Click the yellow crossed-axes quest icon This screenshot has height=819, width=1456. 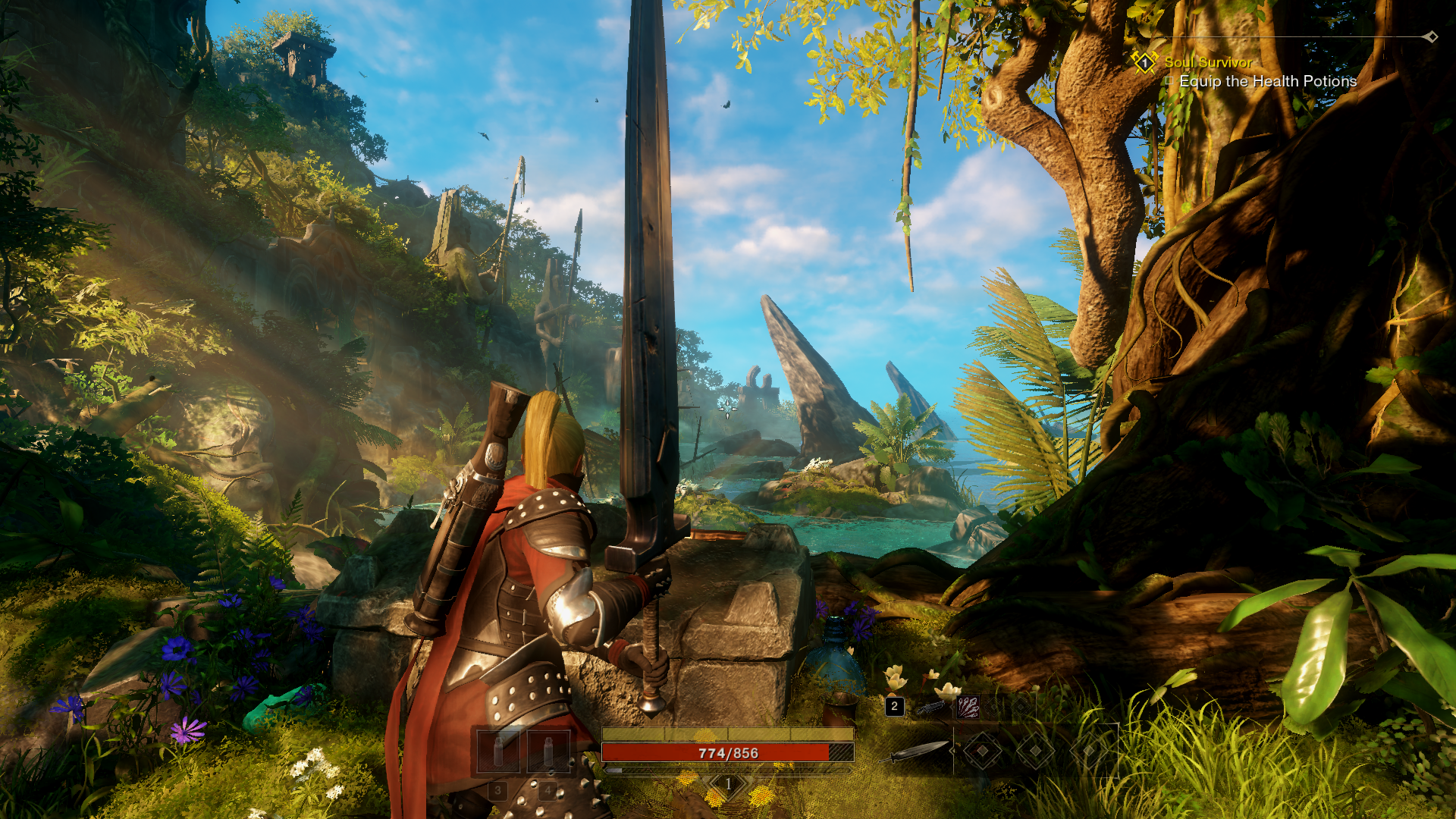(1144, 62)
